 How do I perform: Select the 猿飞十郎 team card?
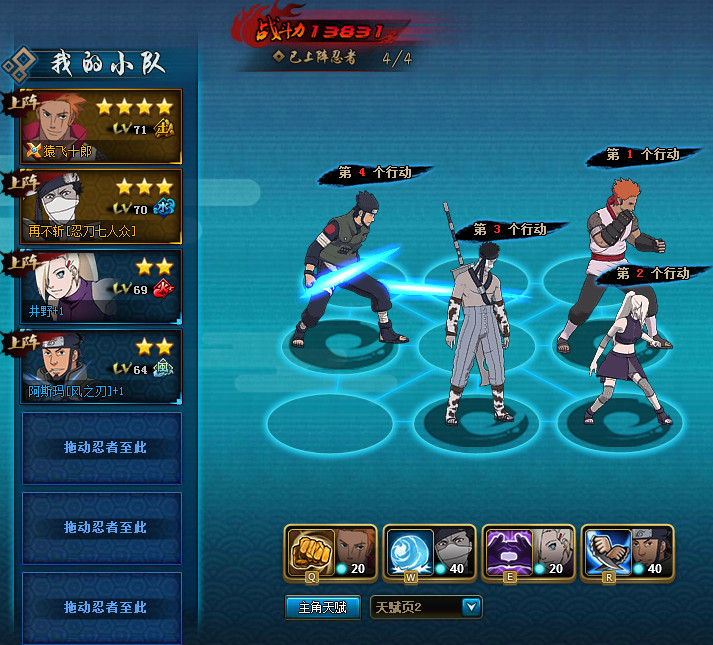101,126
